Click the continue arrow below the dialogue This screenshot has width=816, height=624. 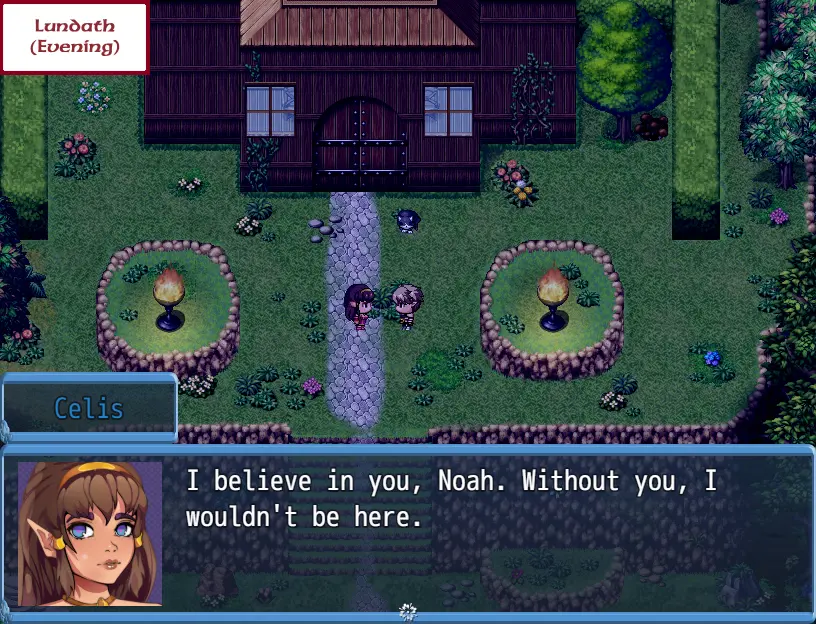(x=407, y=610)
